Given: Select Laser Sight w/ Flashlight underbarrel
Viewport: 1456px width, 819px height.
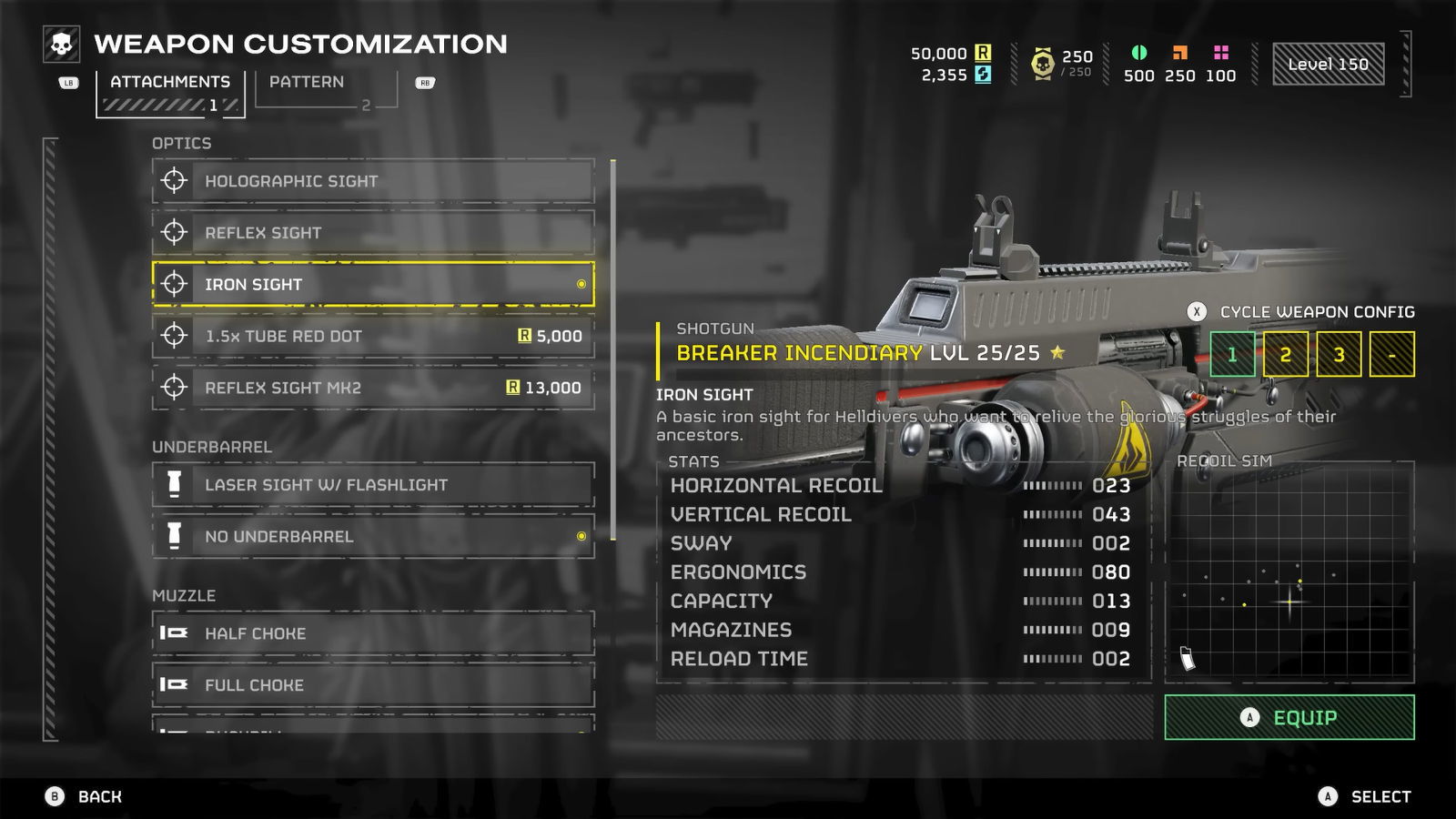Looking at the screenshot, I should point(373,485).
